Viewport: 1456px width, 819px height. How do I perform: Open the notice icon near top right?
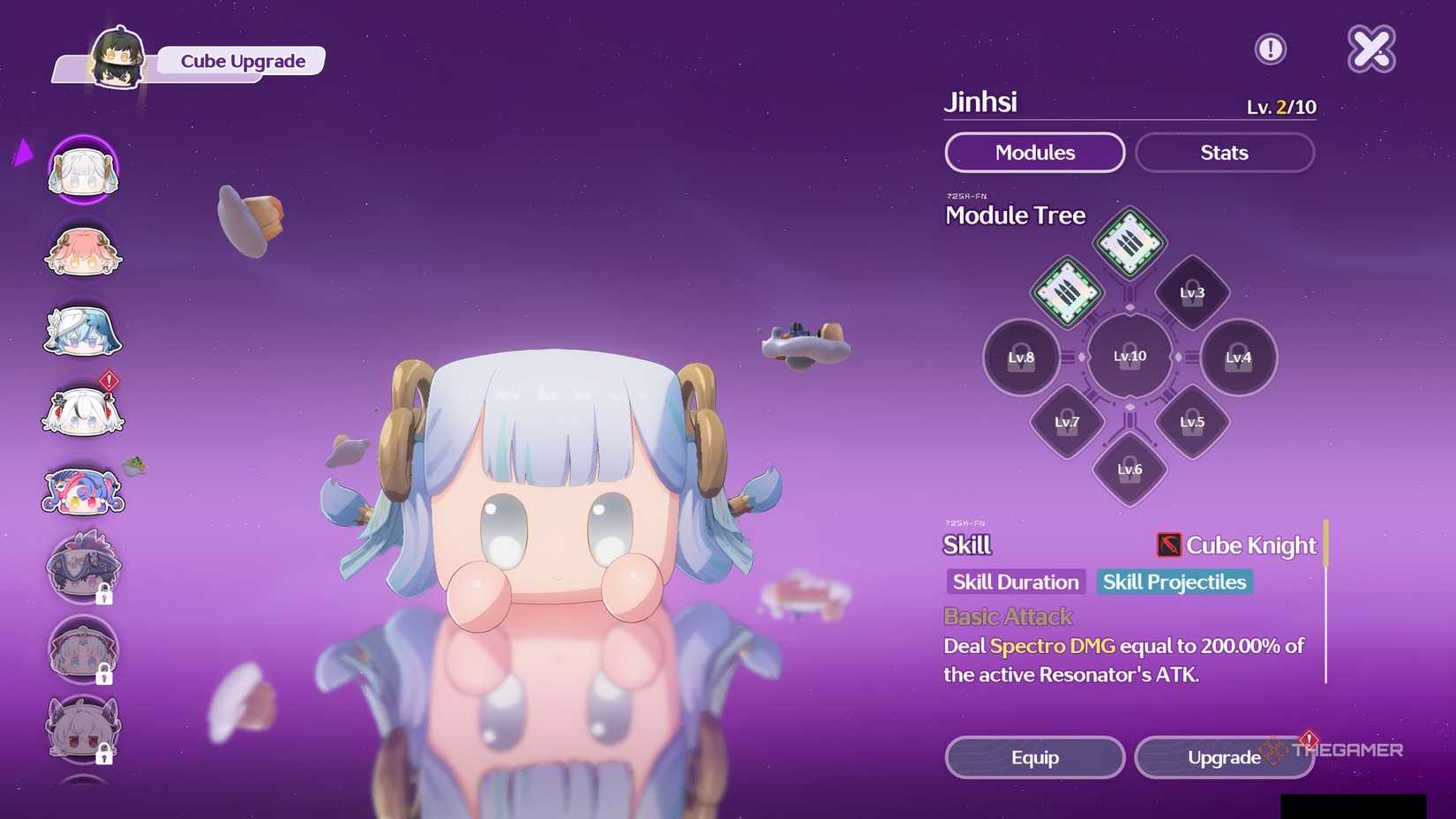click(x=1271, y=49)
